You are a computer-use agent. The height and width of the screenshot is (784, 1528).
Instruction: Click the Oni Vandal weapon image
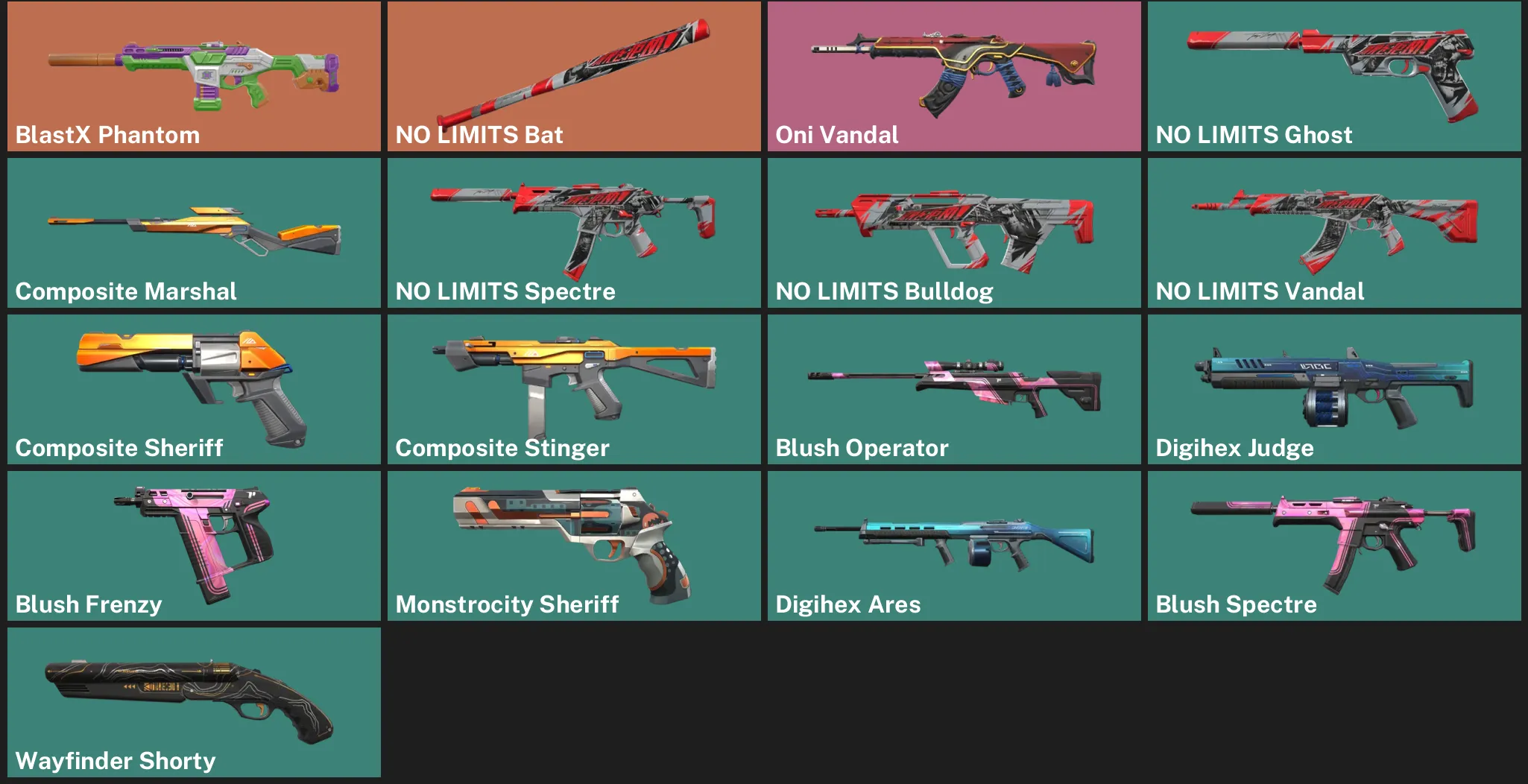click(x=954, y=67)
